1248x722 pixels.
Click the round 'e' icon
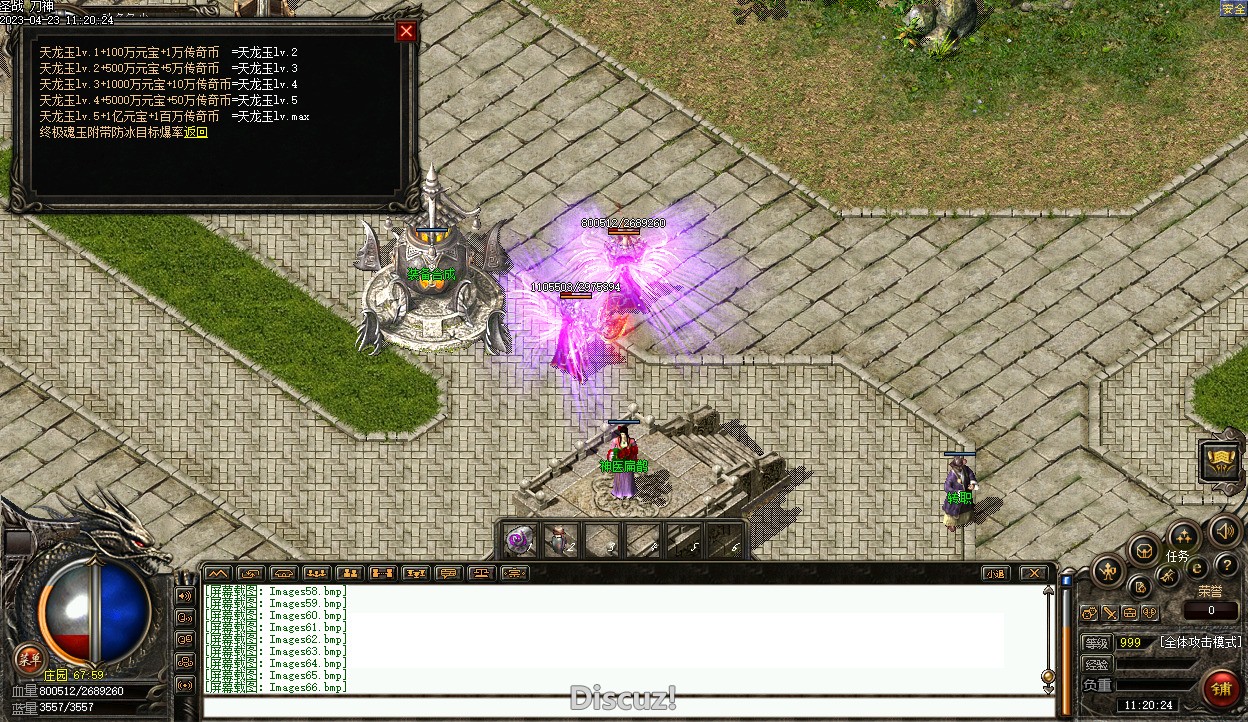(x=1197, y=568)
